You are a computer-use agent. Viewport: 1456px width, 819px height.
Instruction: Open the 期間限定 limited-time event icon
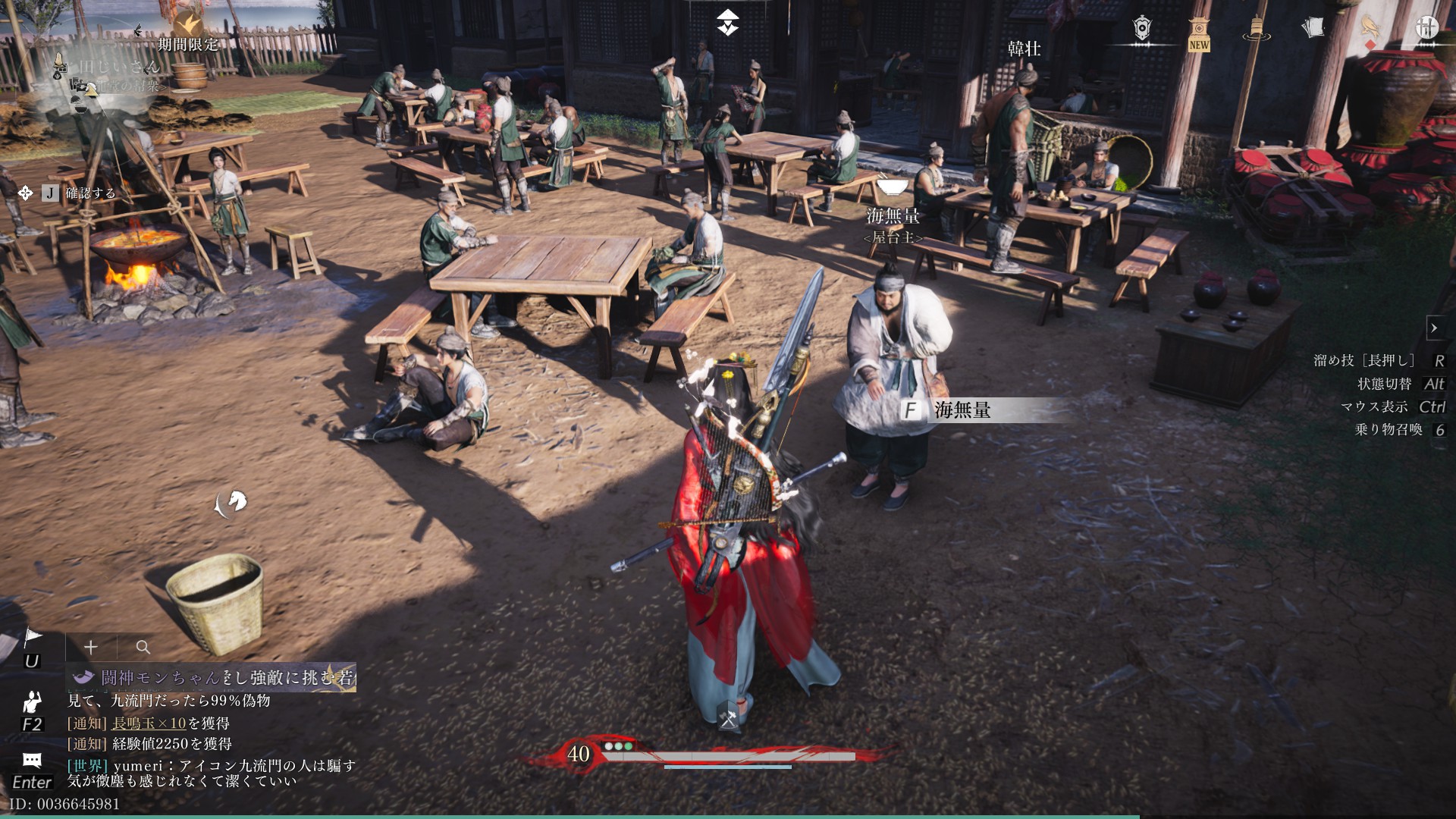pos(187,27)
